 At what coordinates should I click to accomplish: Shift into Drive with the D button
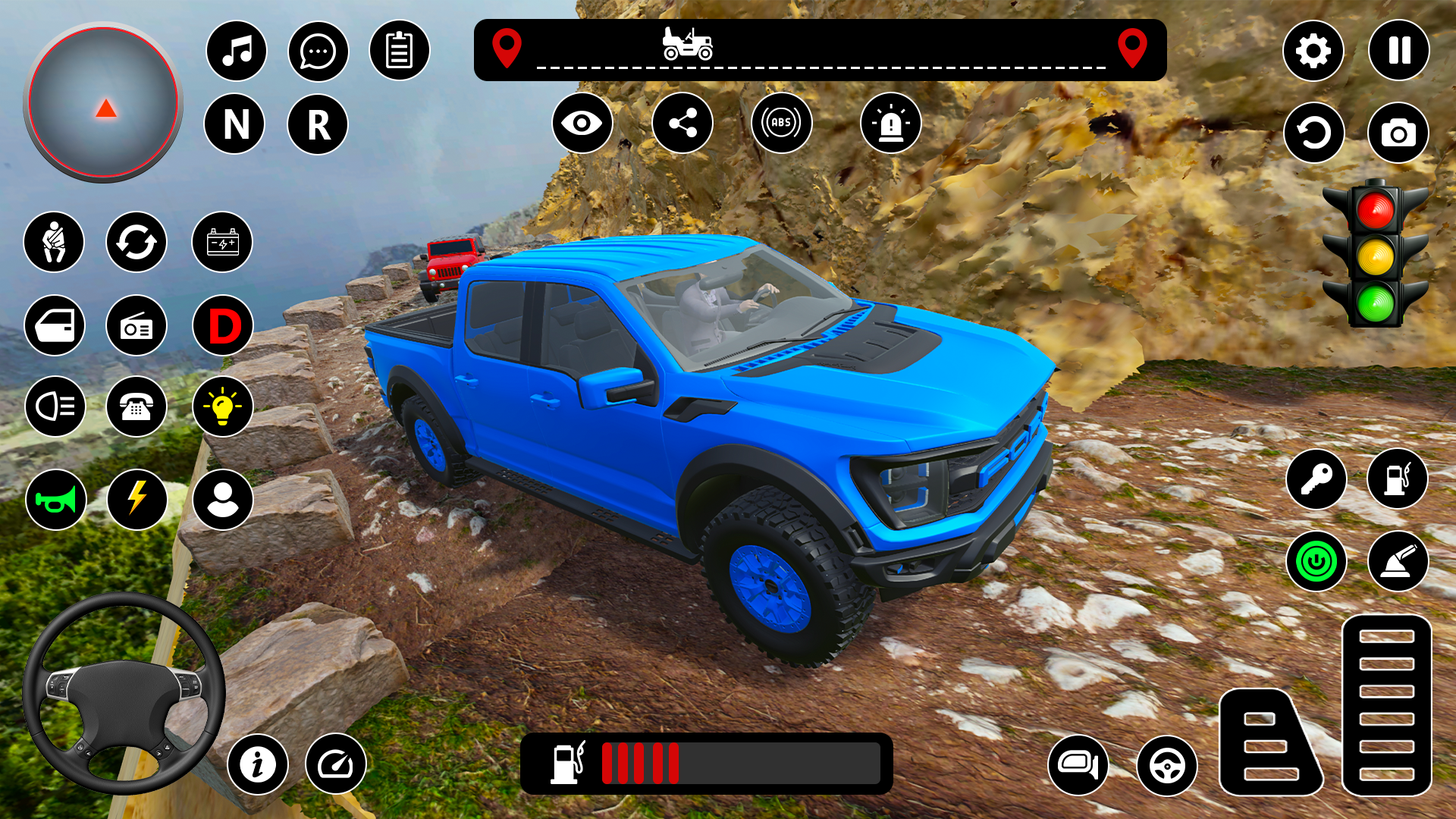[223, 325]
